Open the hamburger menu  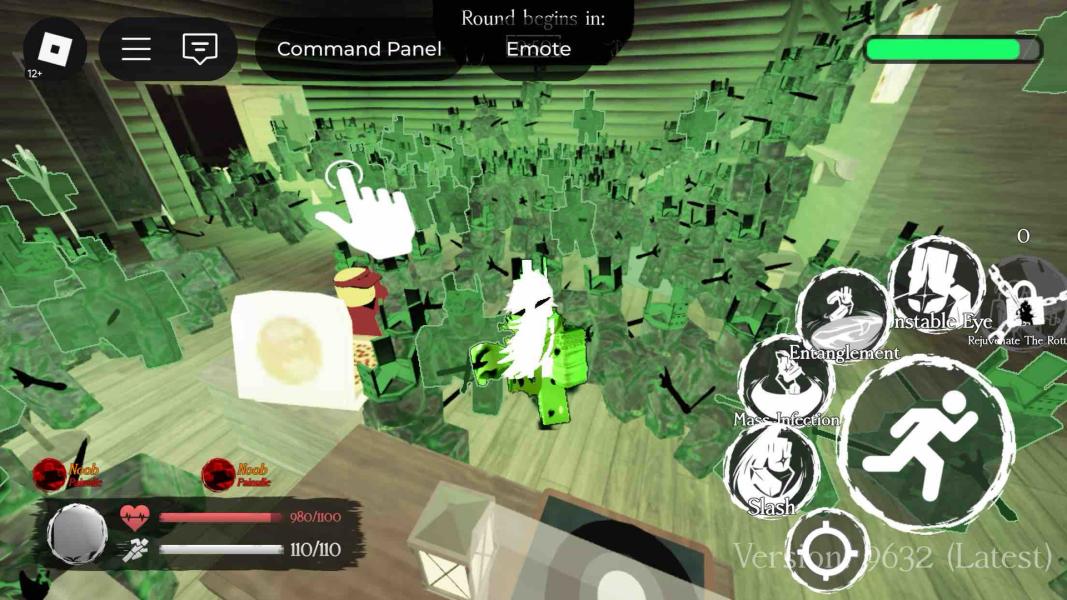pyautogui.click(x=136, y=49)
